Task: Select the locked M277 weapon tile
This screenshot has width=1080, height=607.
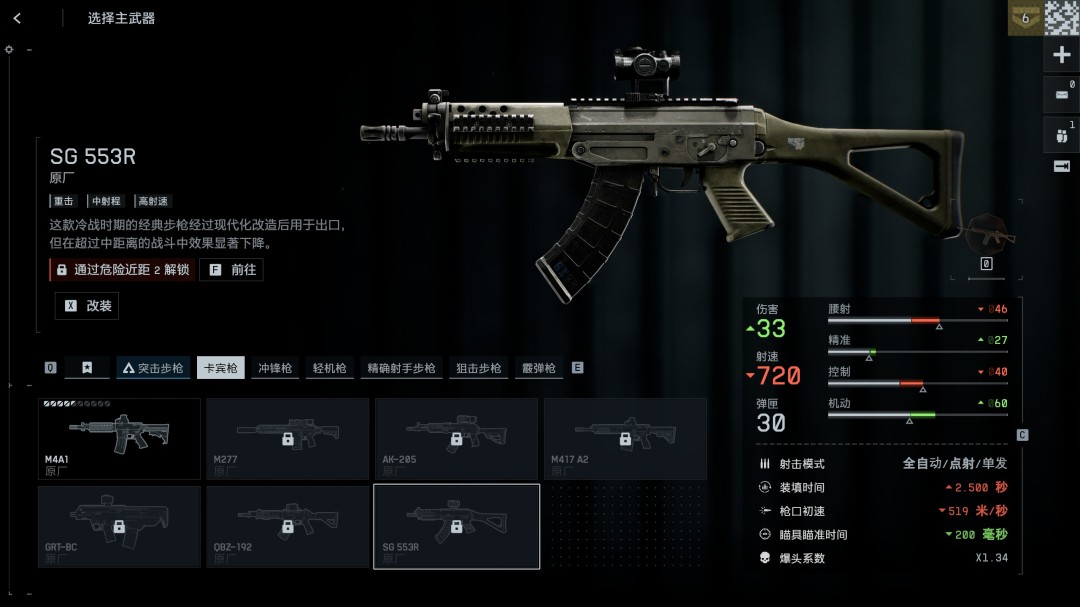Action: pos(287,438)
